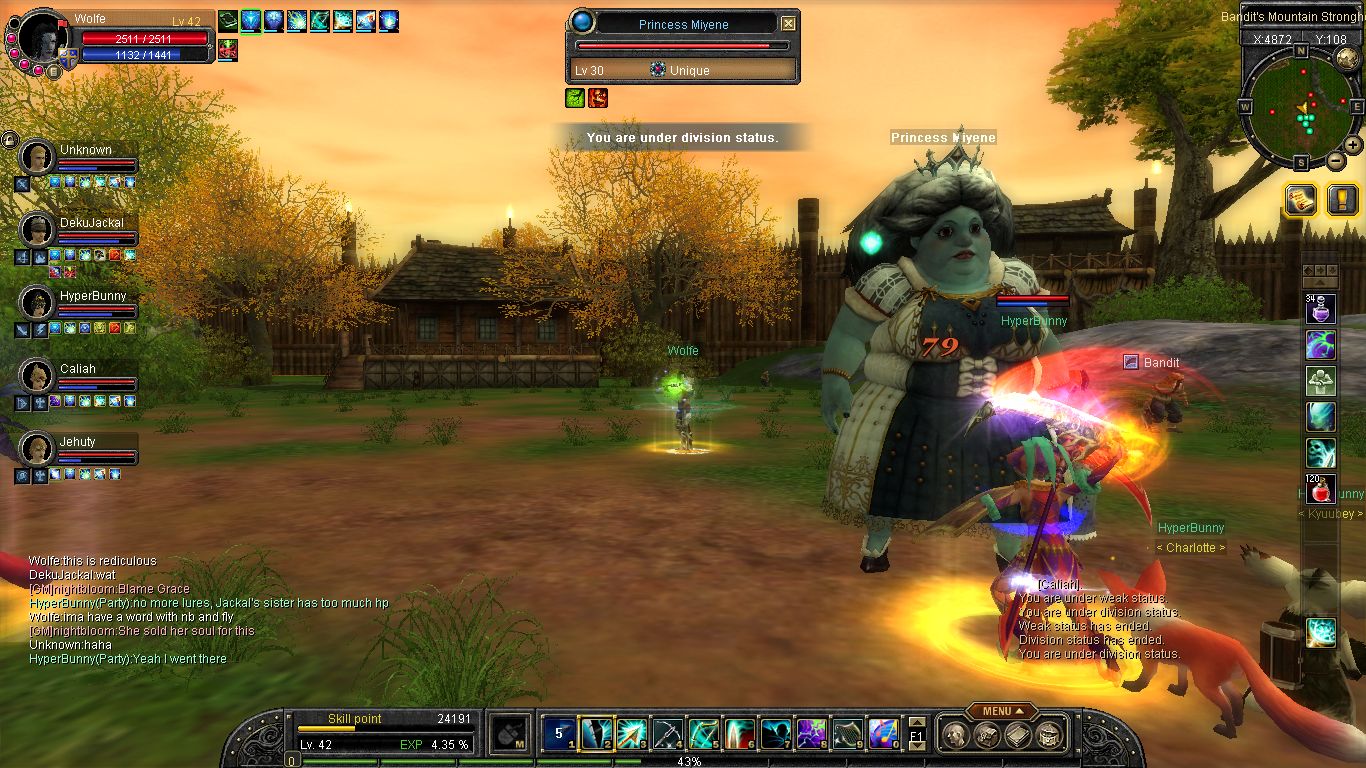
Task: Toggle the mouse mode button beside hotbar
Action: click(512, 735)
